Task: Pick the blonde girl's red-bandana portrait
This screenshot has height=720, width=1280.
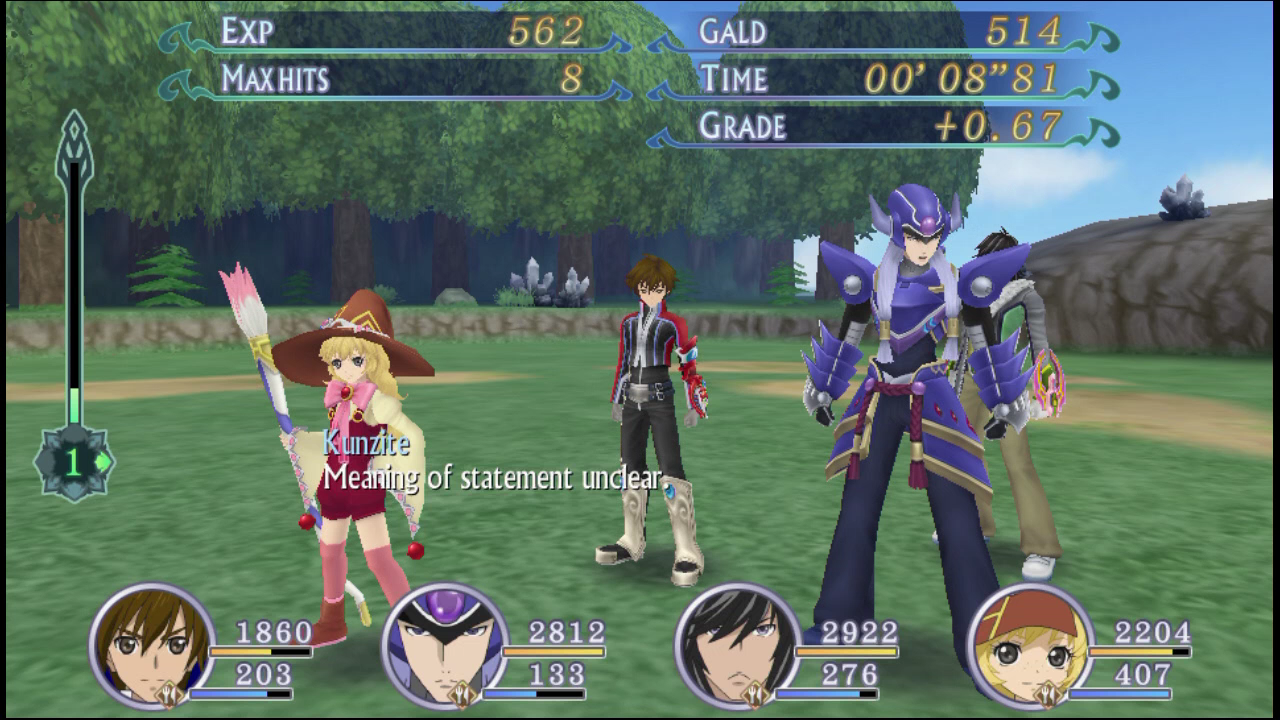Action: (x=1030, y=645)
